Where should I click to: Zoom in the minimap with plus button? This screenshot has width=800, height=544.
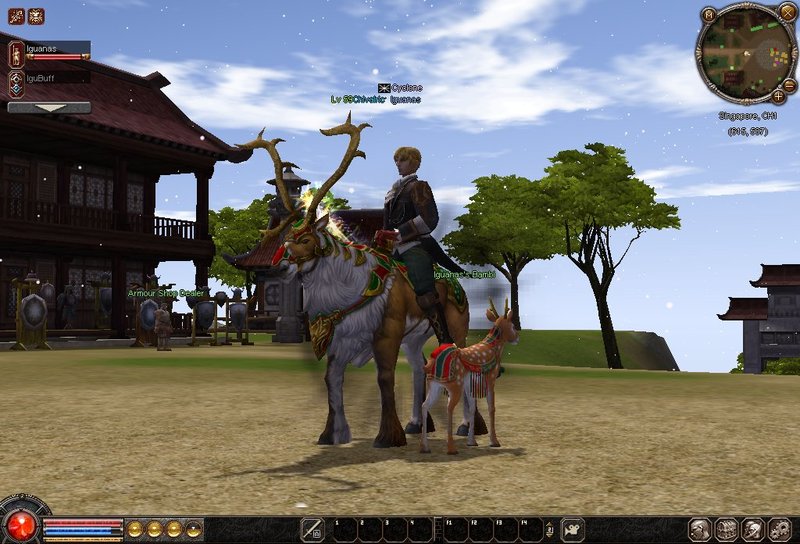pos(778,96)
